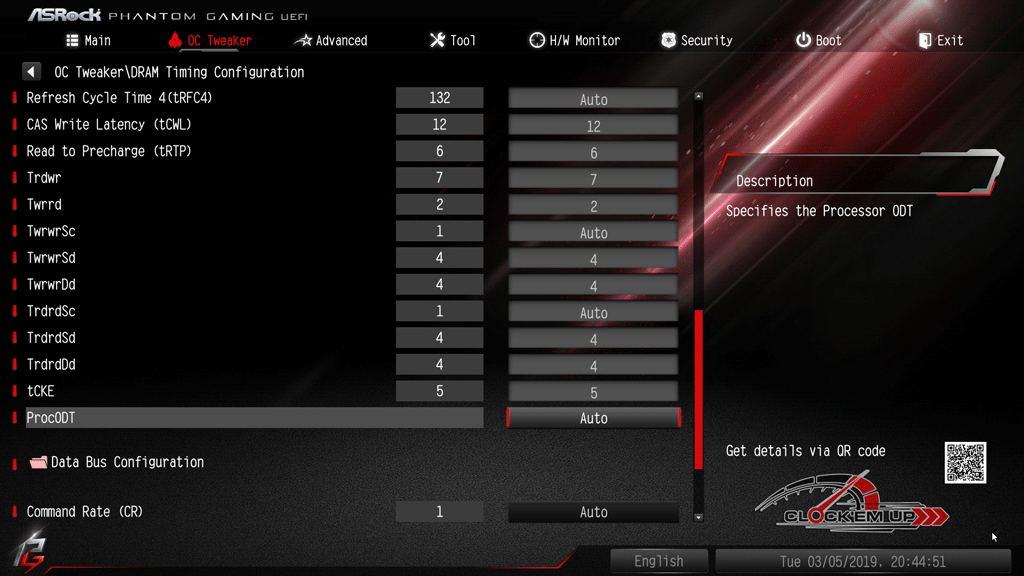Open the ProcODT Auto dropdown
Screen dimensions: 1024x576
click(593, 418)
